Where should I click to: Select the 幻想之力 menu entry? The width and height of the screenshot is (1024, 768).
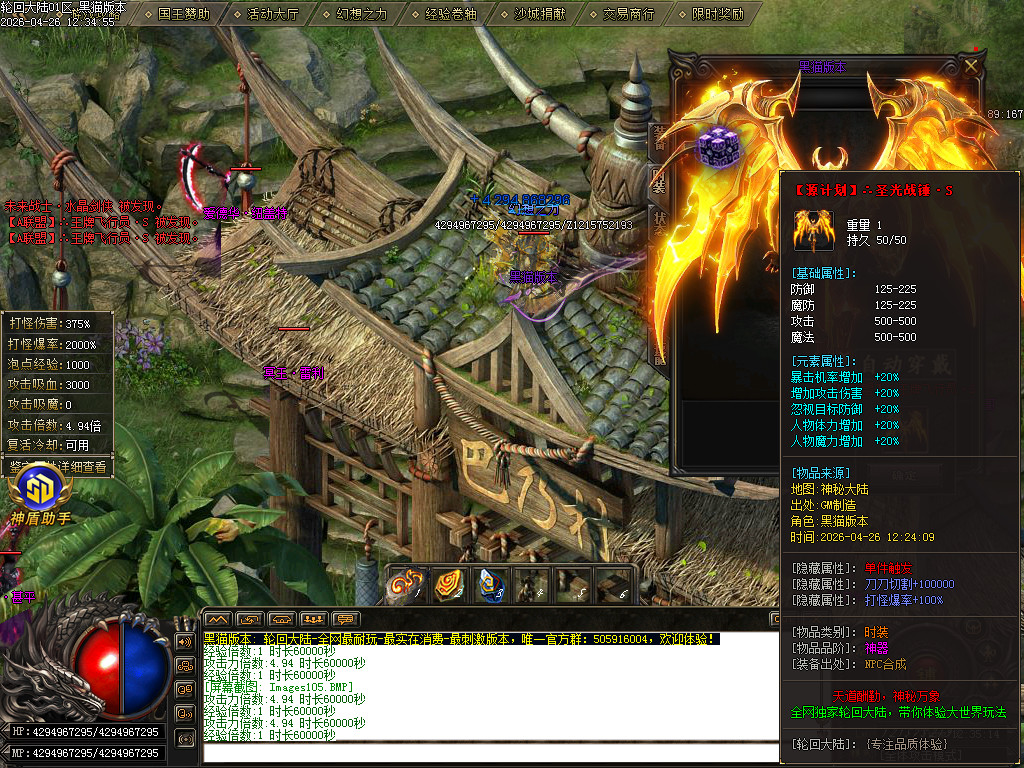point(362,14)
